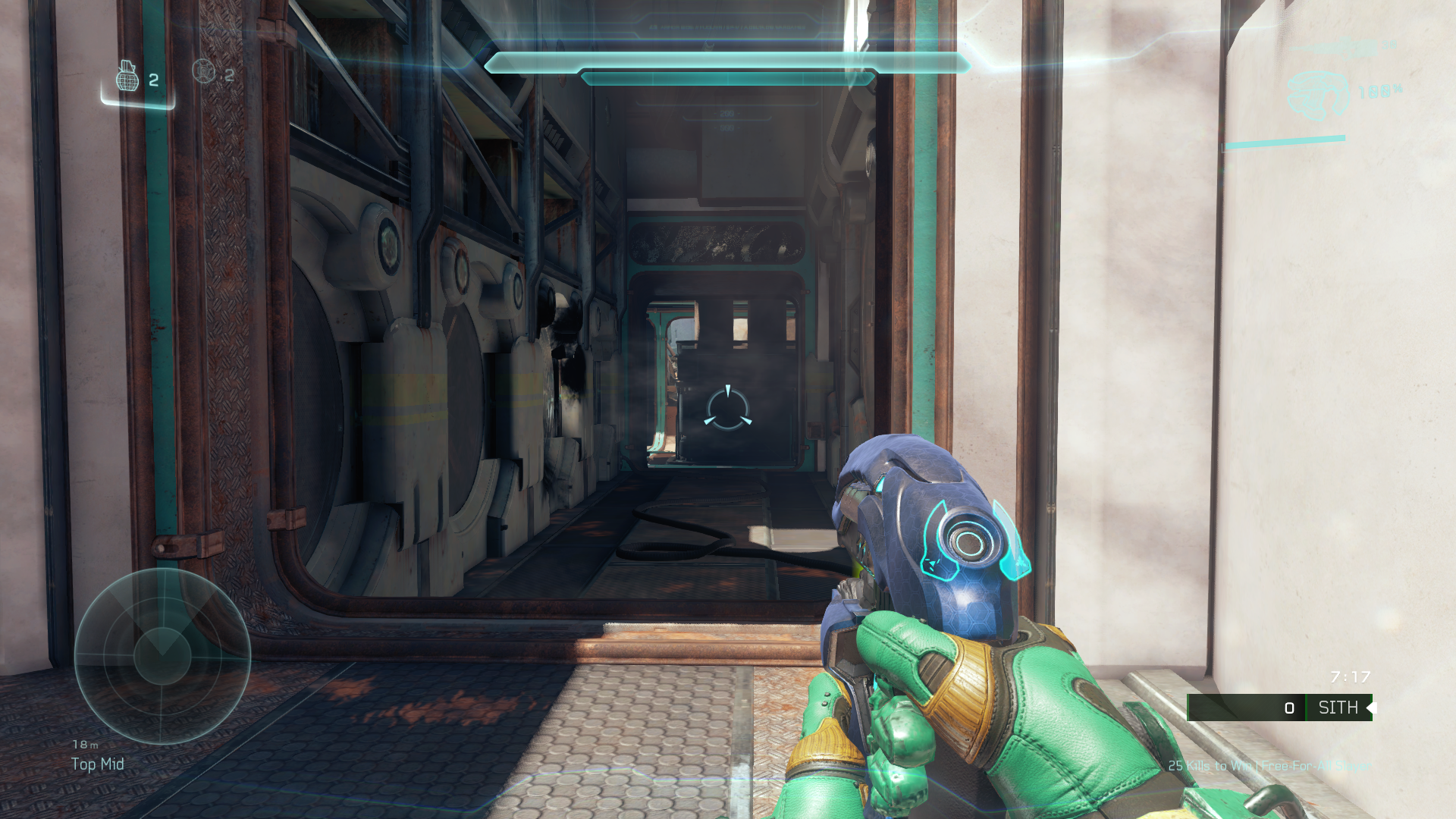Select the SITH player score row
1456x819 pixels.
click(1279, 708)
